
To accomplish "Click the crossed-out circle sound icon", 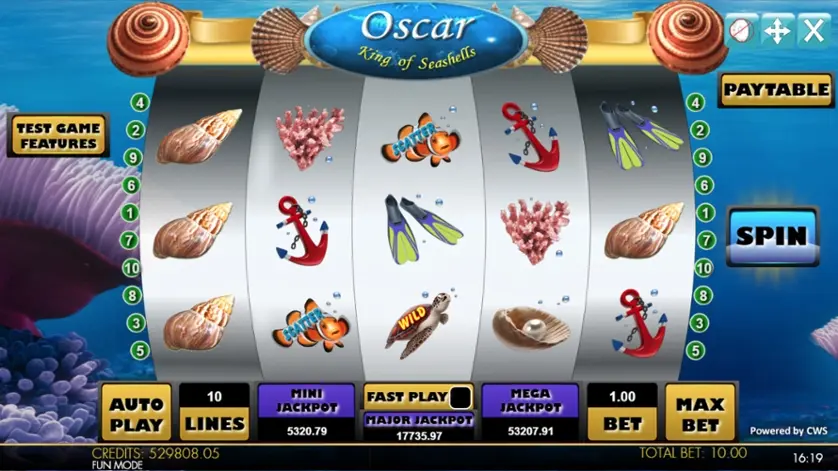I will 740,30.
